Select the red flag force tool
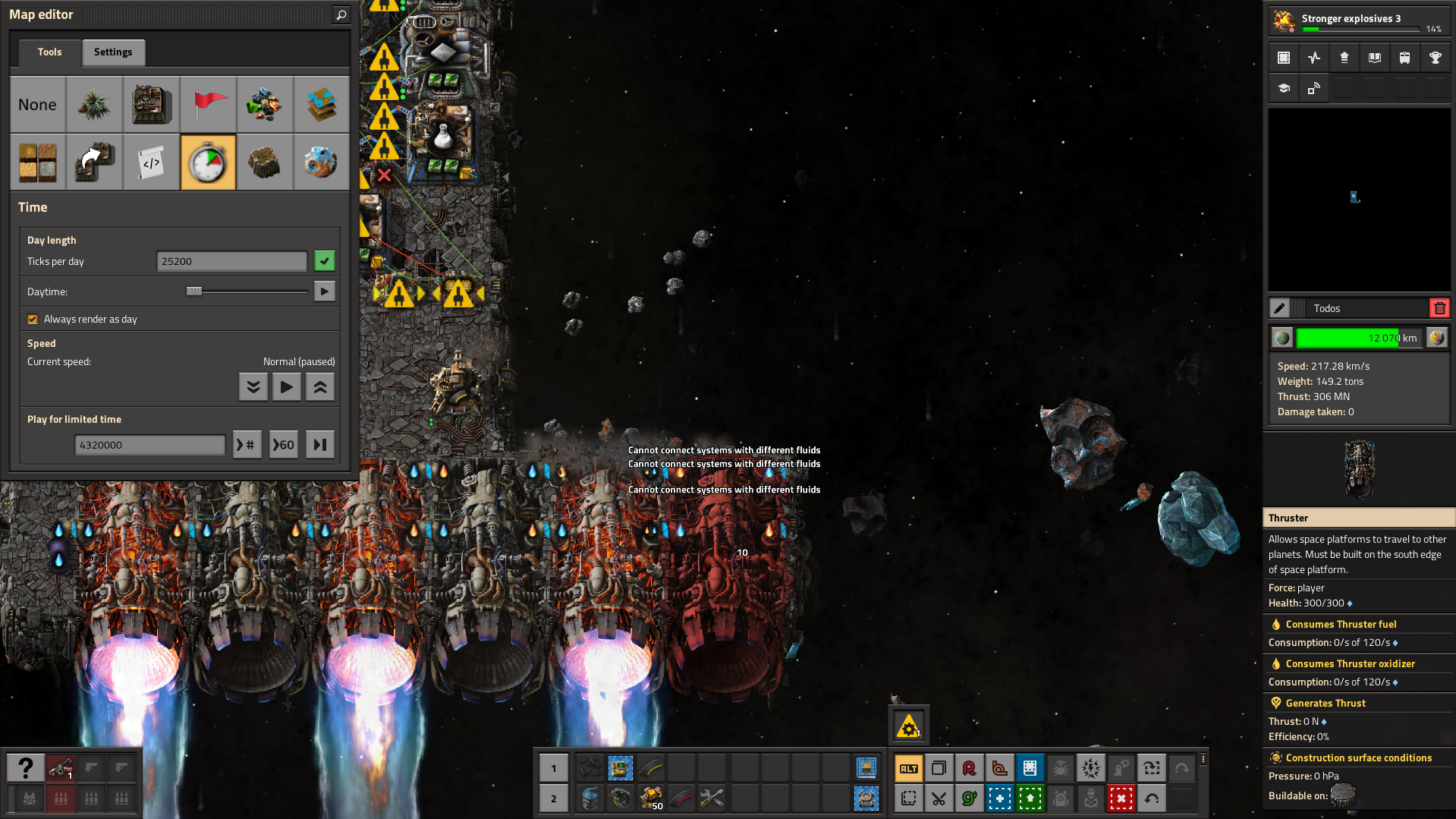Screen dimensions: 1456x819 click(x=208, y=104)
